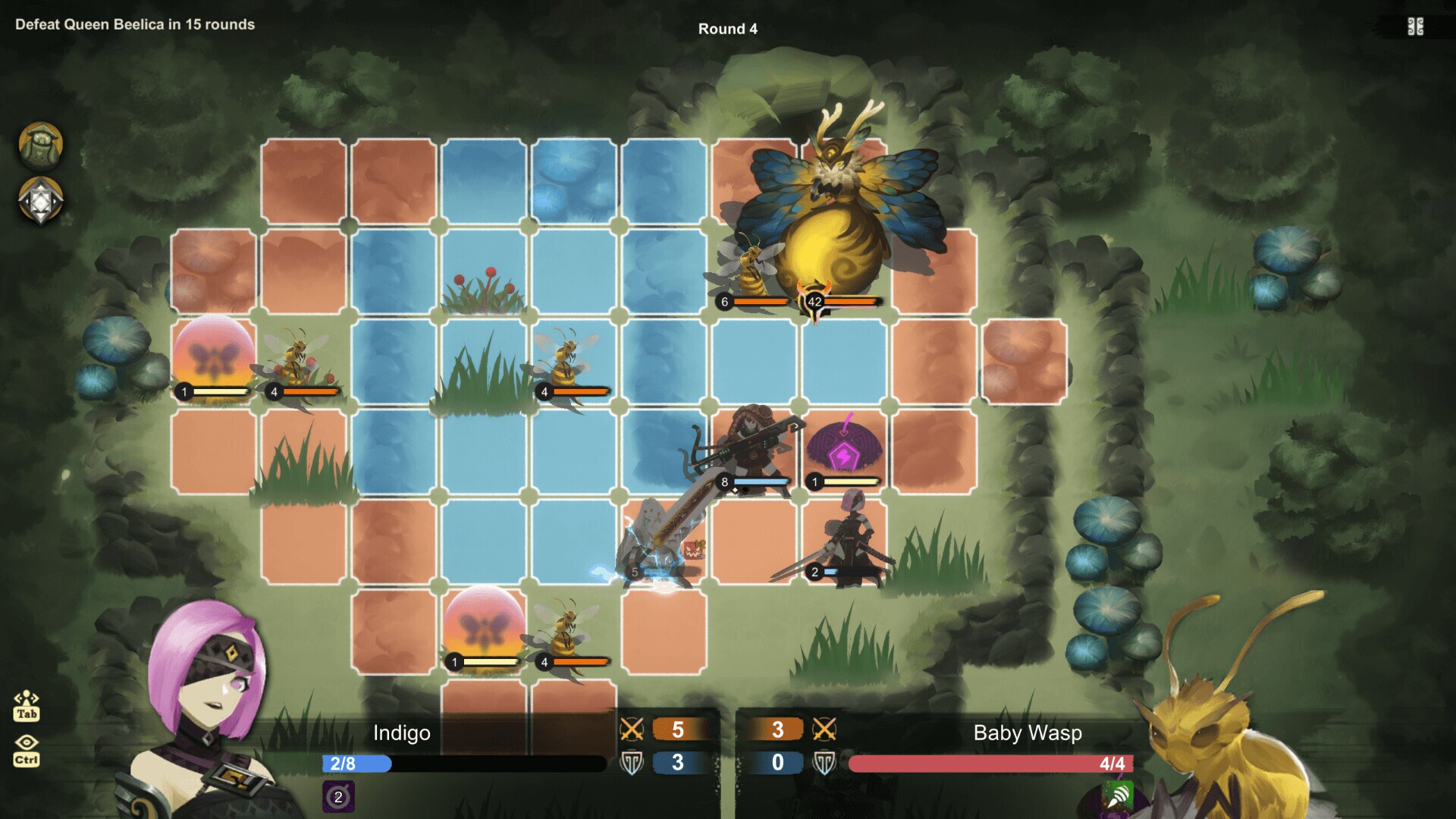
Task: Select the purple lightning trap icon
Action: [844, 447]
